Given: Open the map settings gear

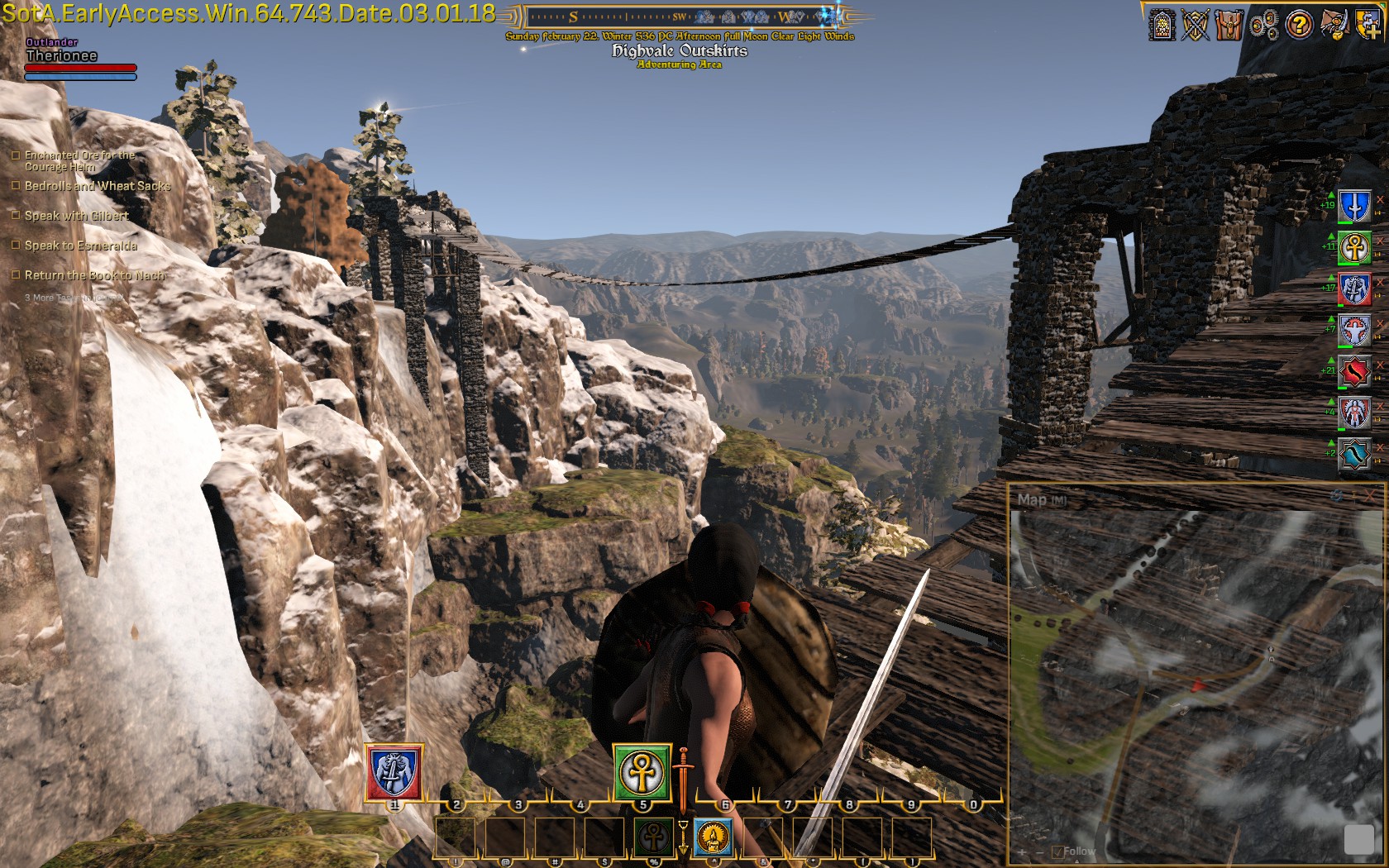Looking at the screenshot, I should pos(1337,496).
